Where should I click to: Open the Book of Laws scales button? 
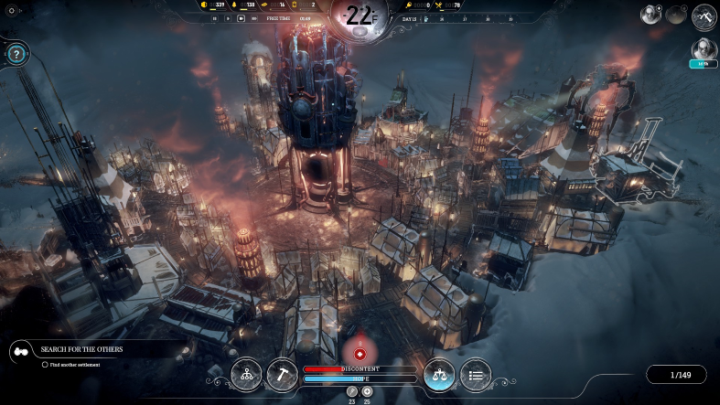click(439, 374)
